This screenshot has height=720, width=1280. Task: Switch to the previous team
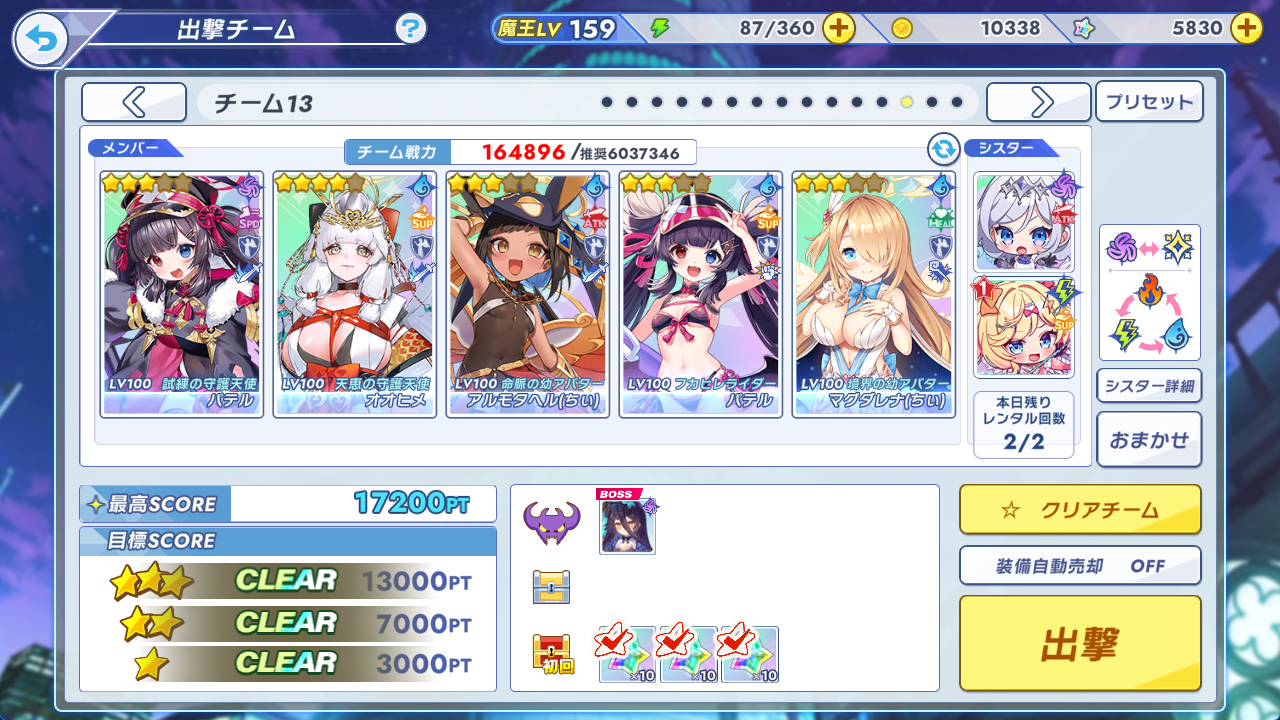(x=134, y=102)
